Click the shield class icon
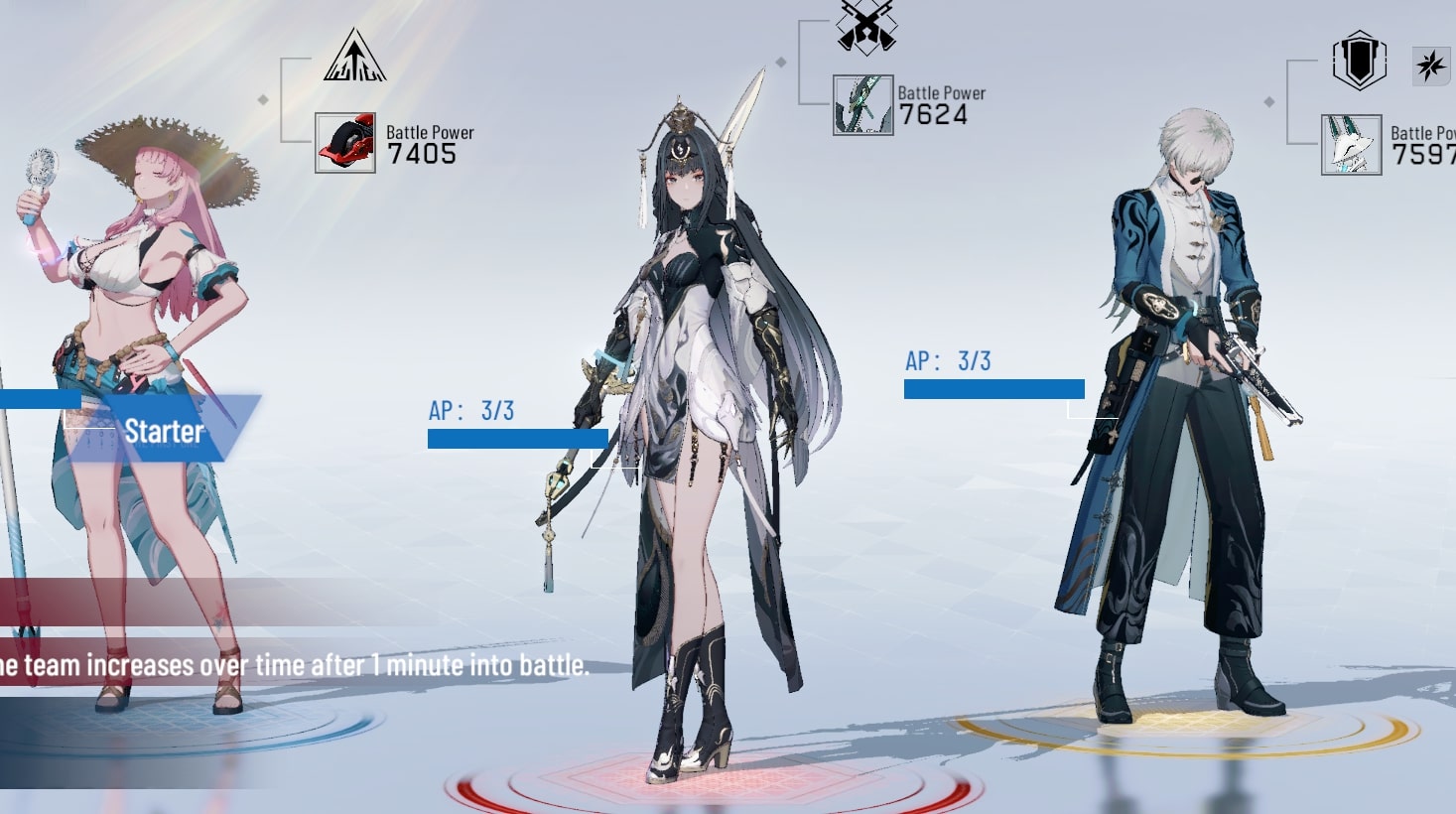1456x814 pixels. [x=1359, y=62]
